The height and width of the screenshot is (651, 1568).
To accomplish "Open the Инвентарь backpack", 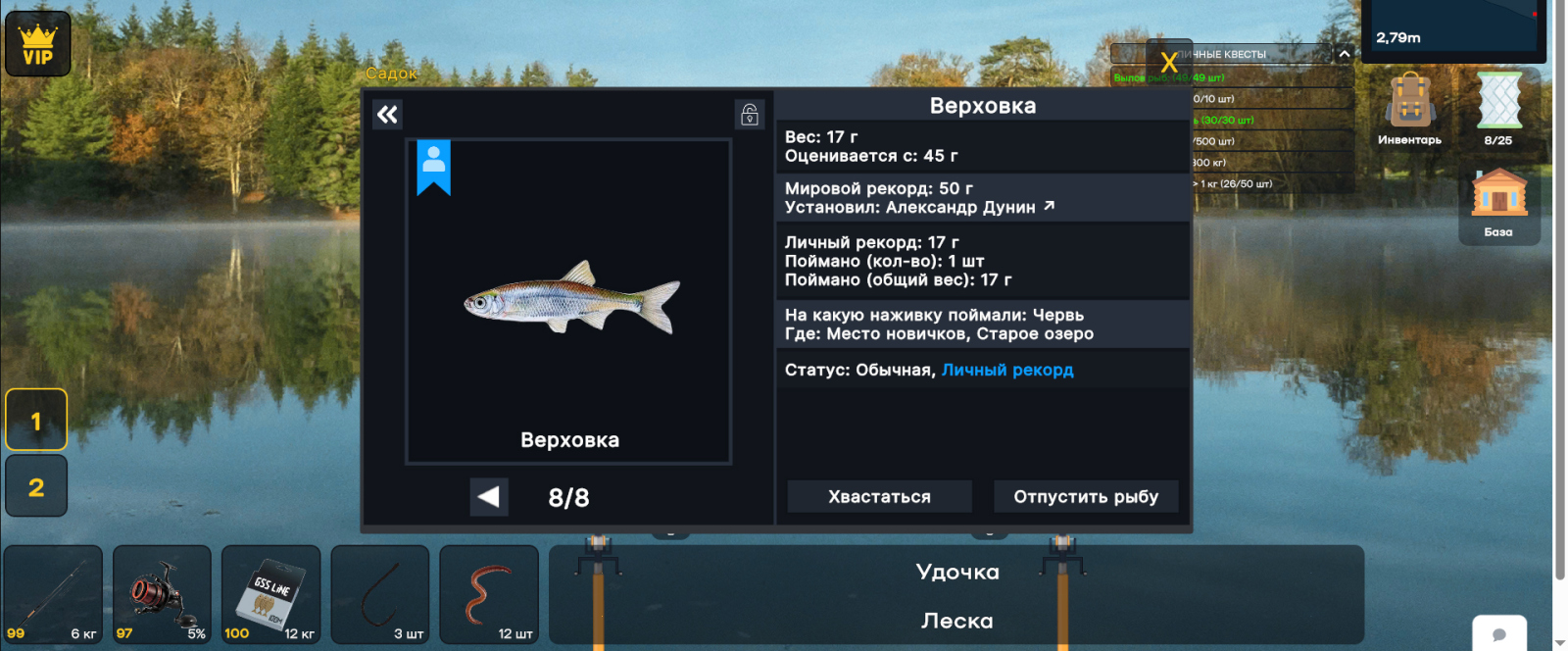I will [1409, 108].
